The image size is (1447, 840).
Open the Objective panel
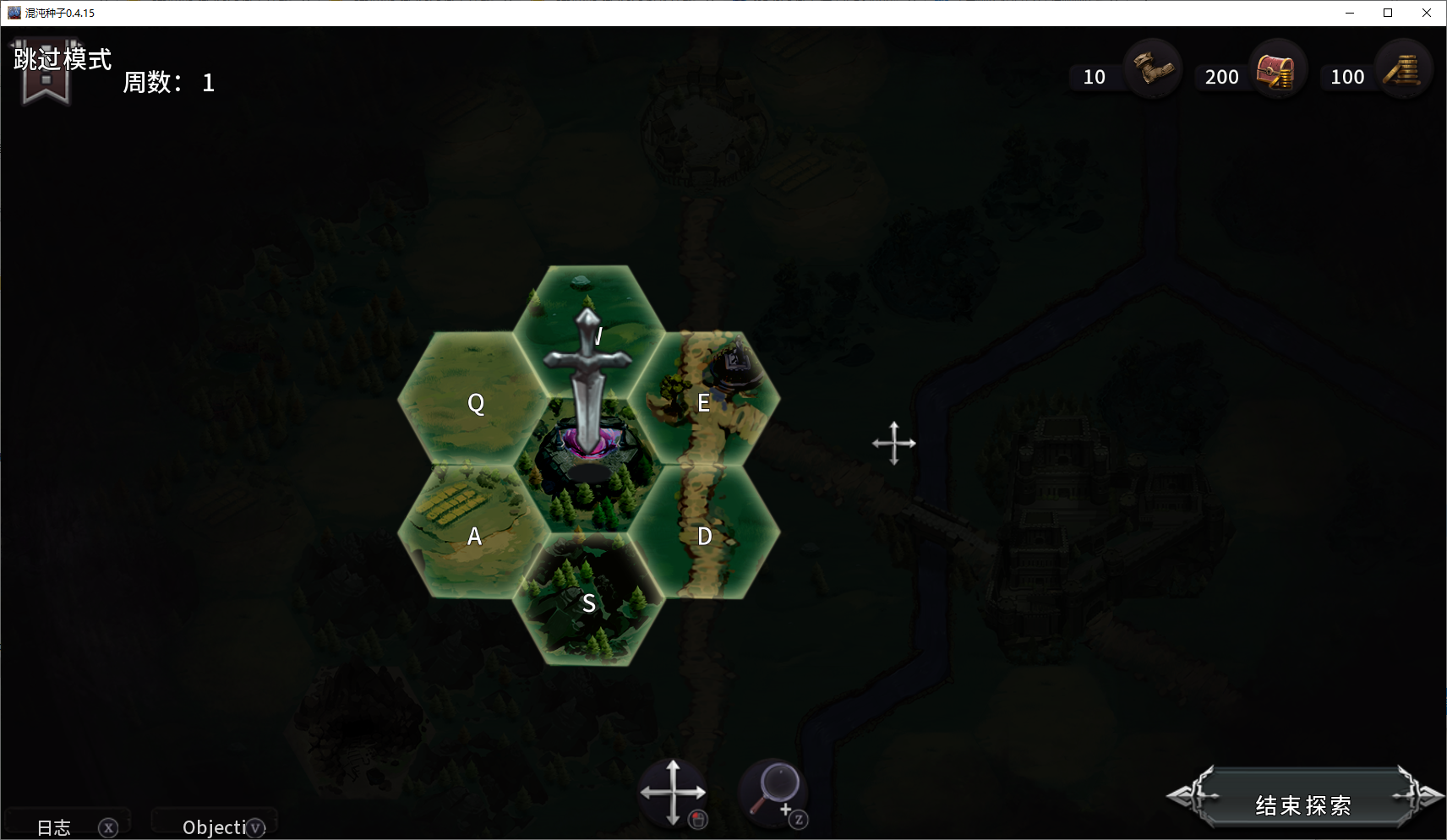(x=216, y=826)
